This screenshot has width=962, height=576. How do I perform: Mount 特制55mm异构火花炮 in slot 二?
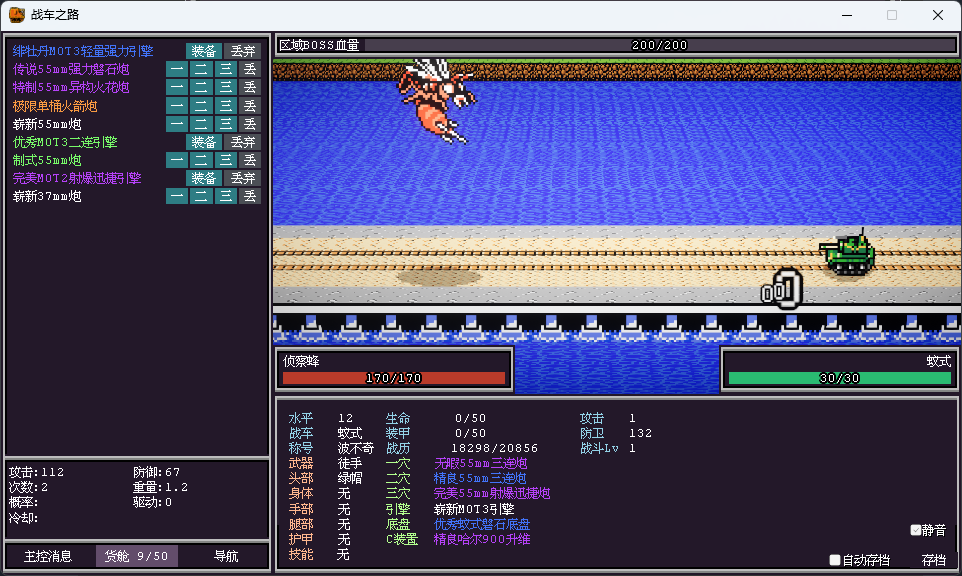coord(201,87)
